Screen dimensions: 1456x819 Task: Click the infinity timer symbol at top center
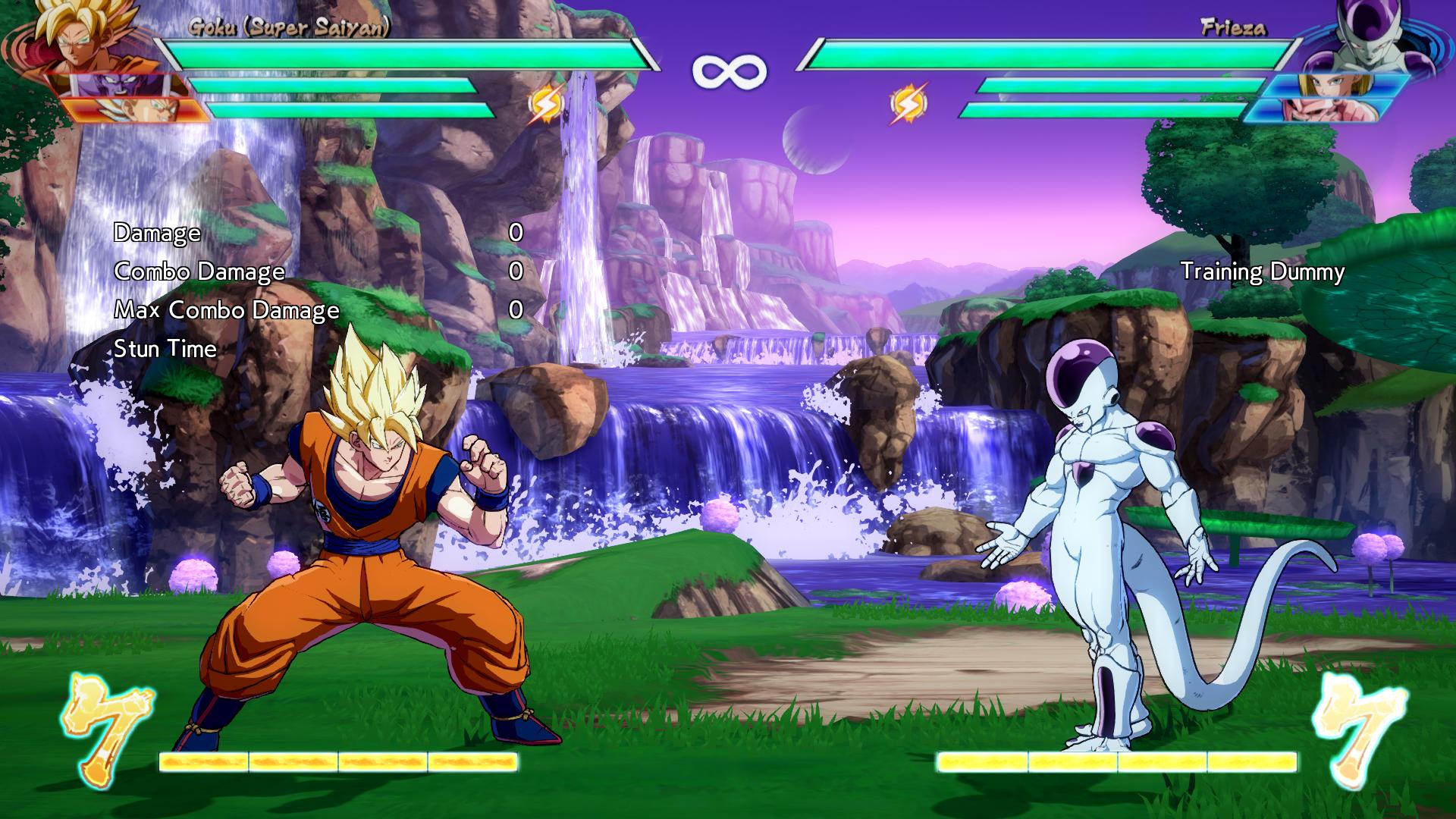pos(726,70)
